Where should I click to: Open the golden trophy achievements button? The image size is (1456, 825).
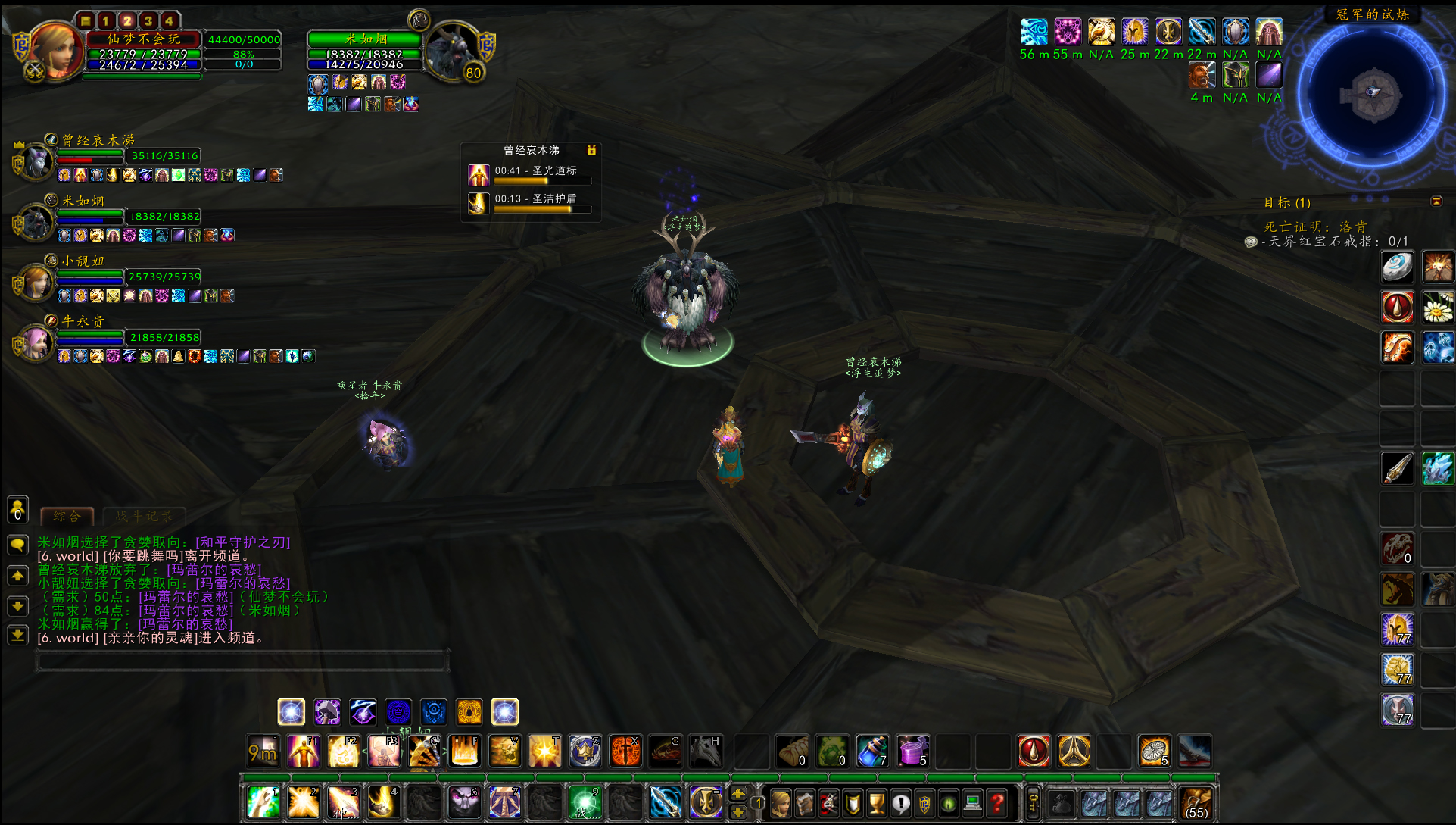(x=877, y=802)
